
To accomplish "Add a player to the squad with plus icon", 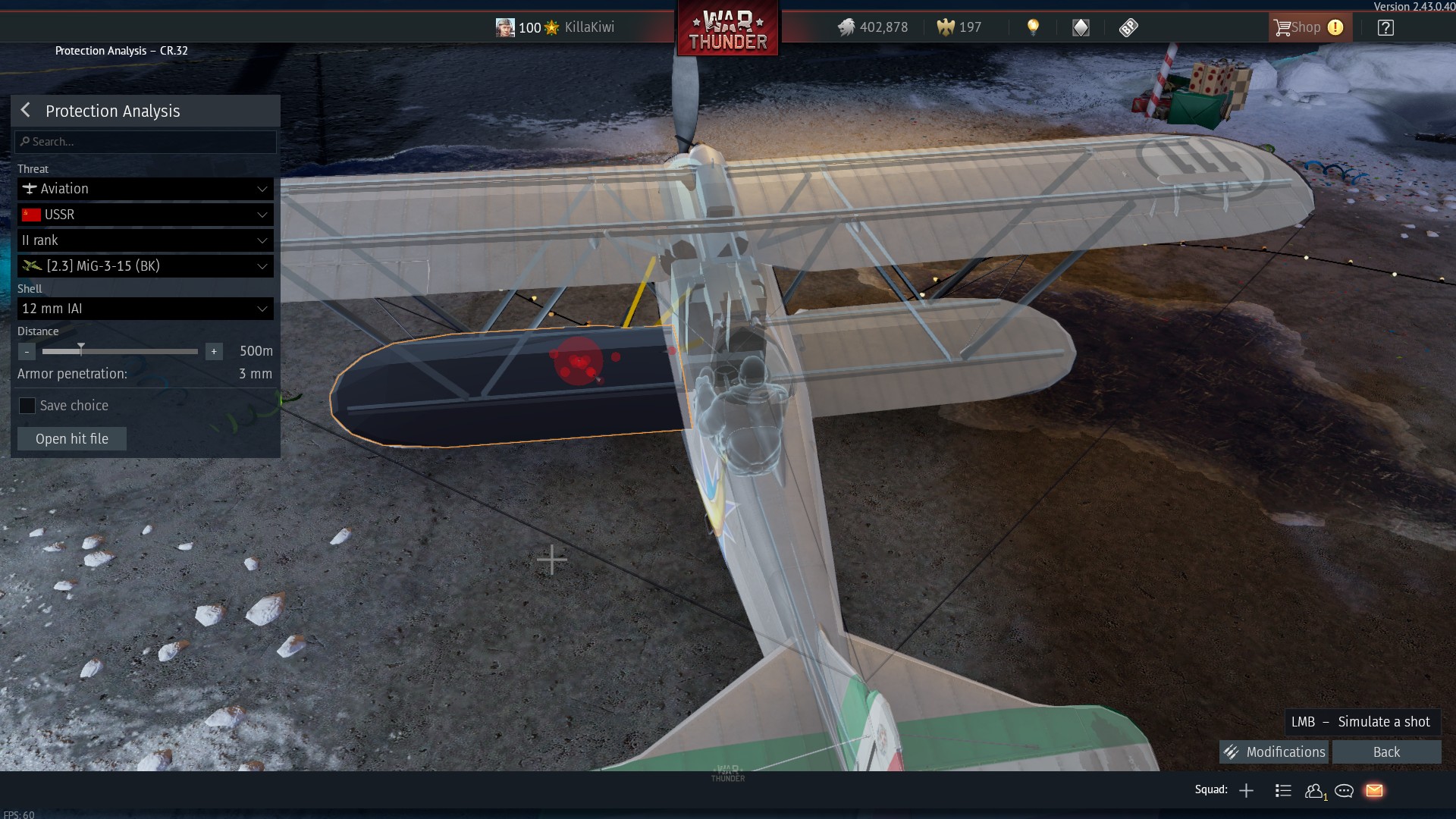I will point(1246,790).
